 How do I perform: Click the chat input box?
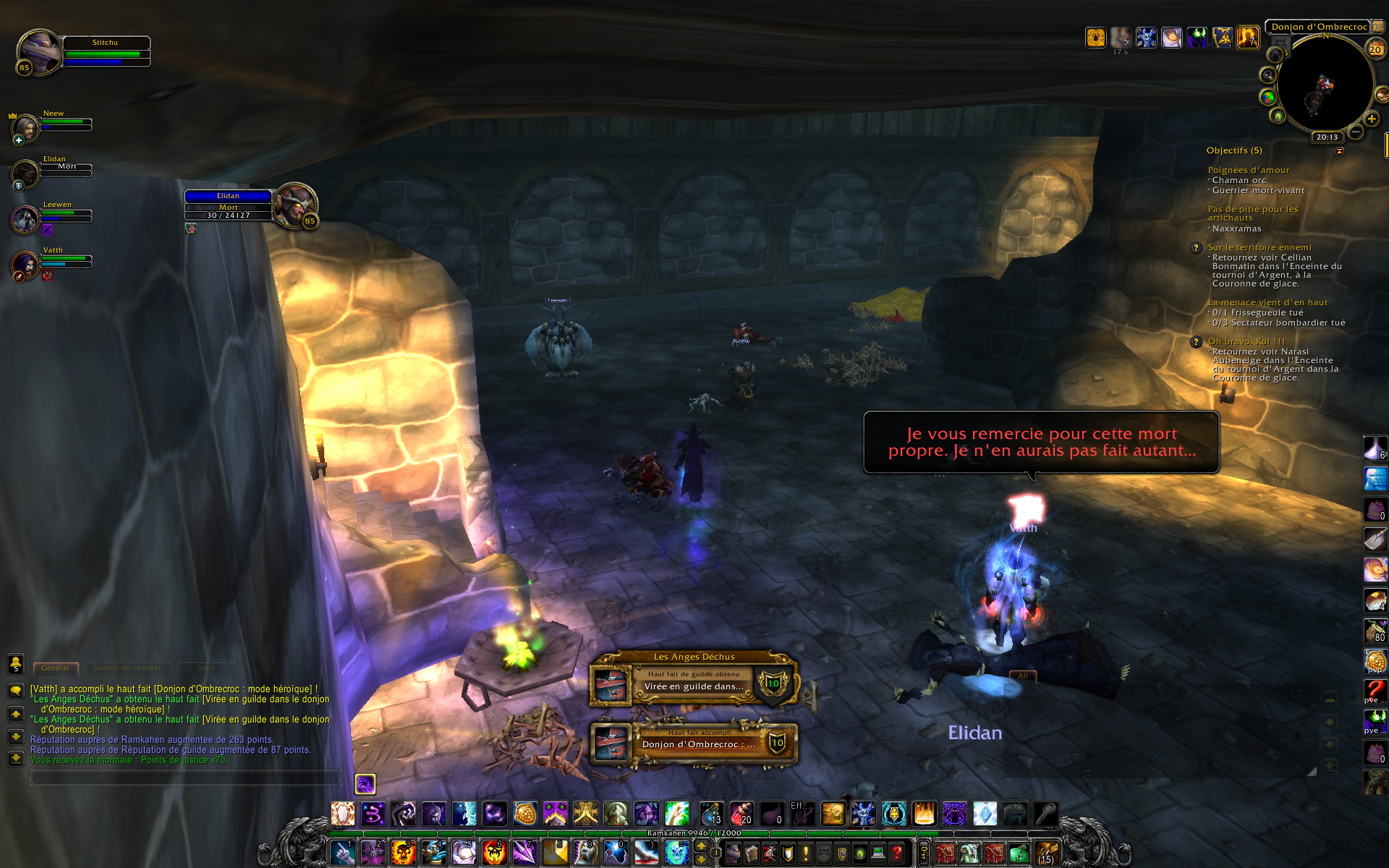(184, 778)
